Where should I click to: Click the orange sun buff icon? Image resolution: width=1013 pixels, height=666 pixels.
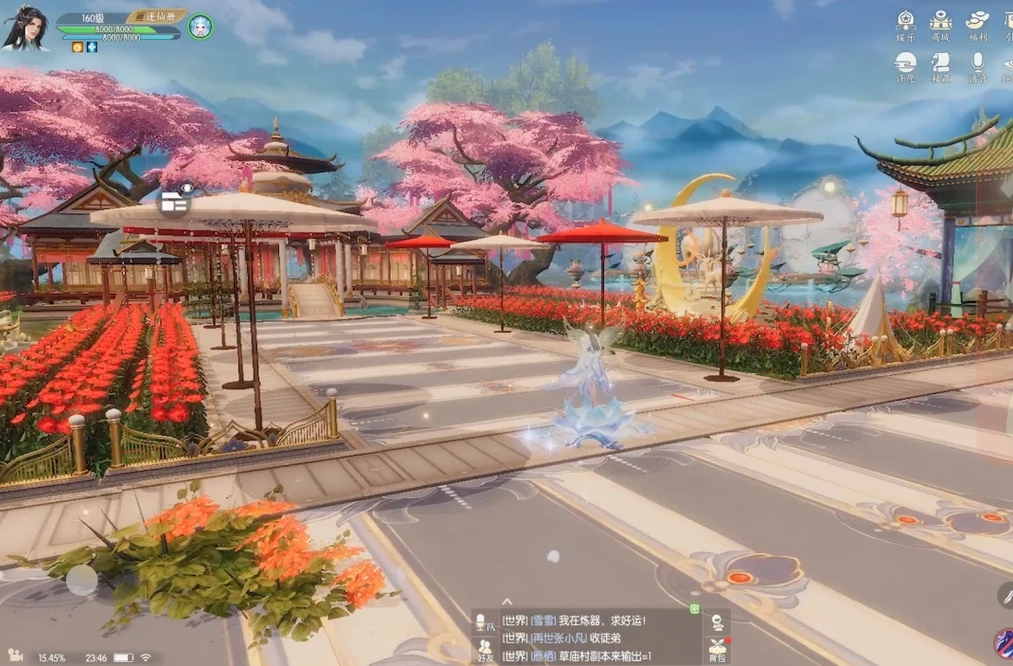coord(77,47)
